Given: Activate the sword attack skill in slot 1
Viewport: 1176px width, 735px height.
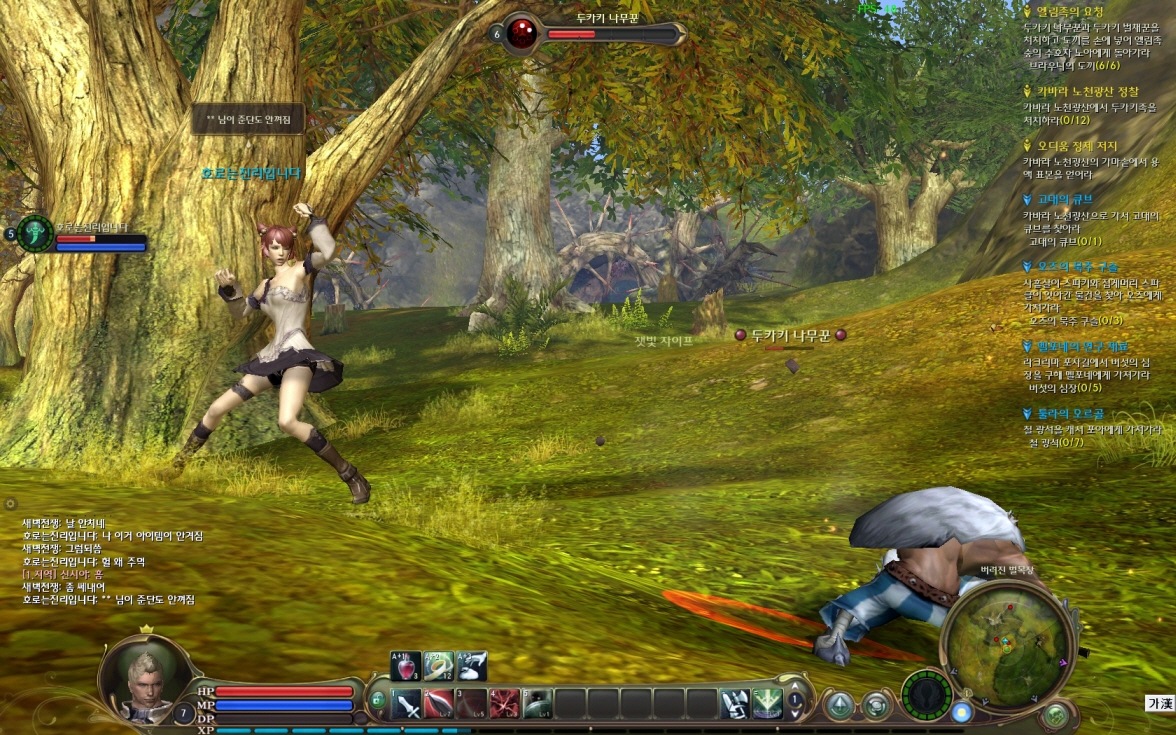Looking at the screenshot, I should point(406,704).
